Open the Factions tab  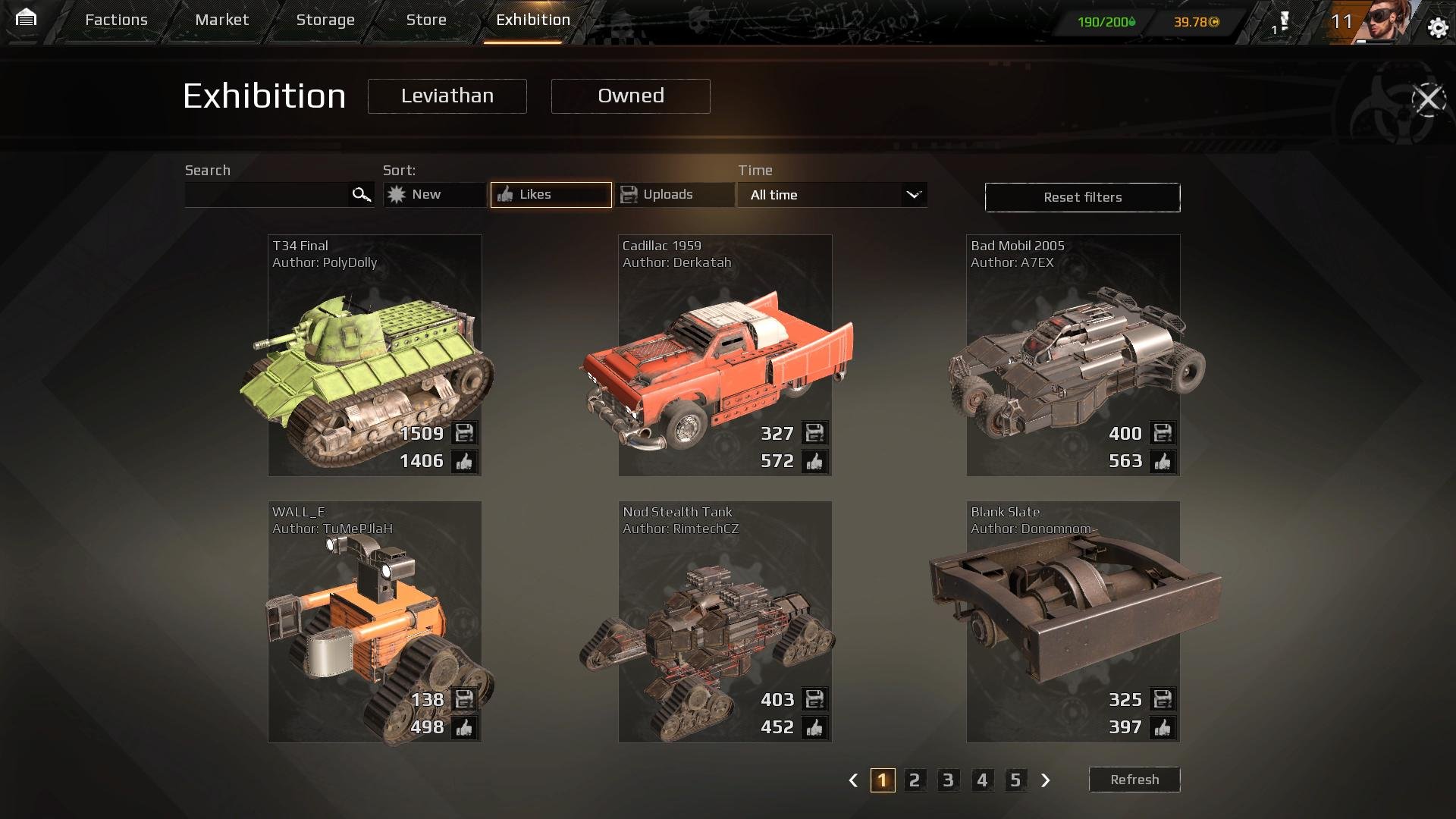[x=116, y=20]
